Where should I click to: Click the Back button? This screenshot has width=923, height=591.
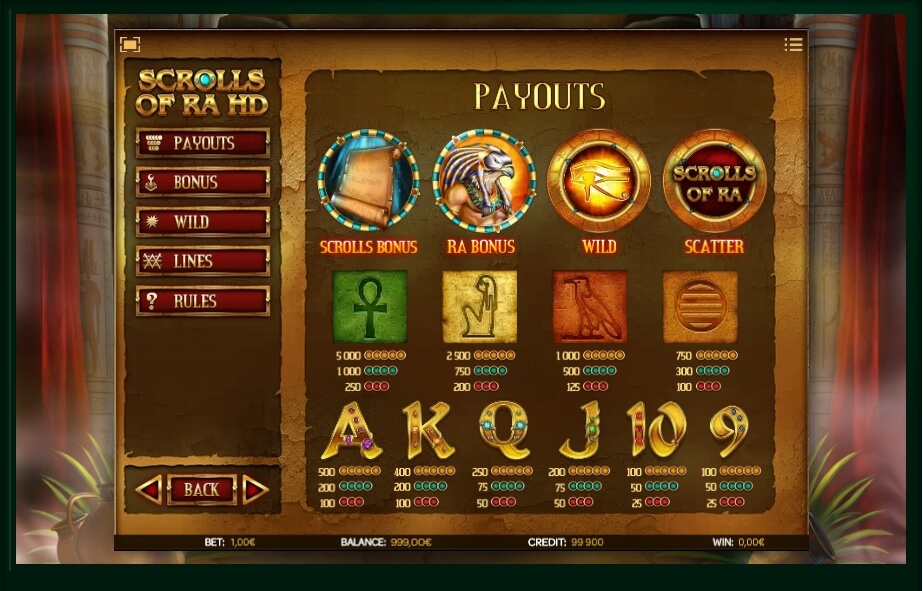coord(202,489)
